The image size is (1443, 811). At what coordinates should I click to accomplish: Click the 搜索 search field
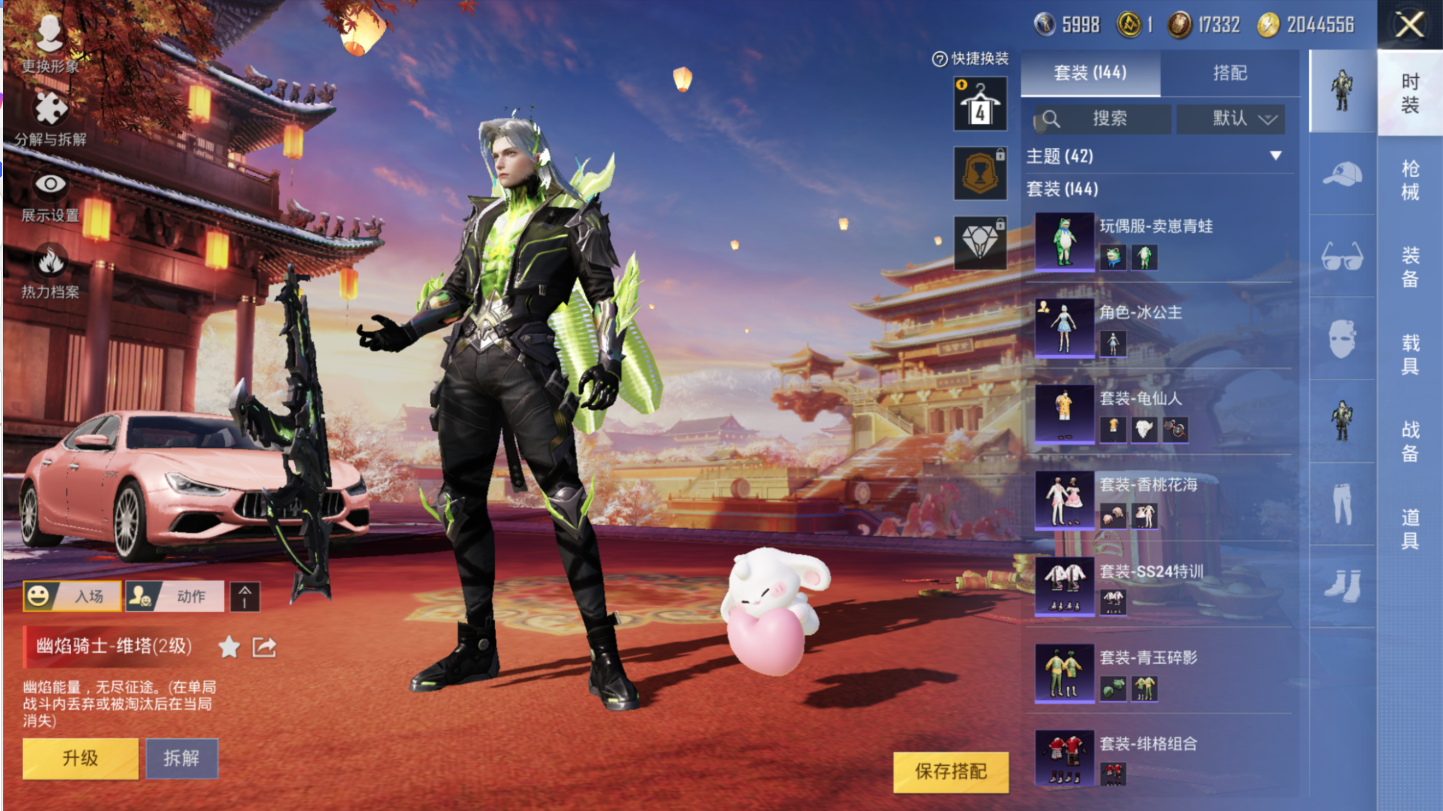point(1102,119)
